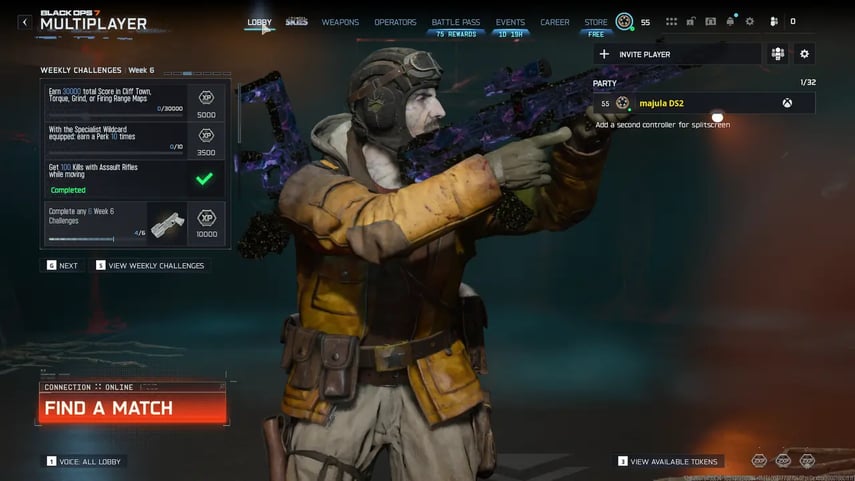Switch to the Operators tab
Screen dimensions: 855x481
395,22
